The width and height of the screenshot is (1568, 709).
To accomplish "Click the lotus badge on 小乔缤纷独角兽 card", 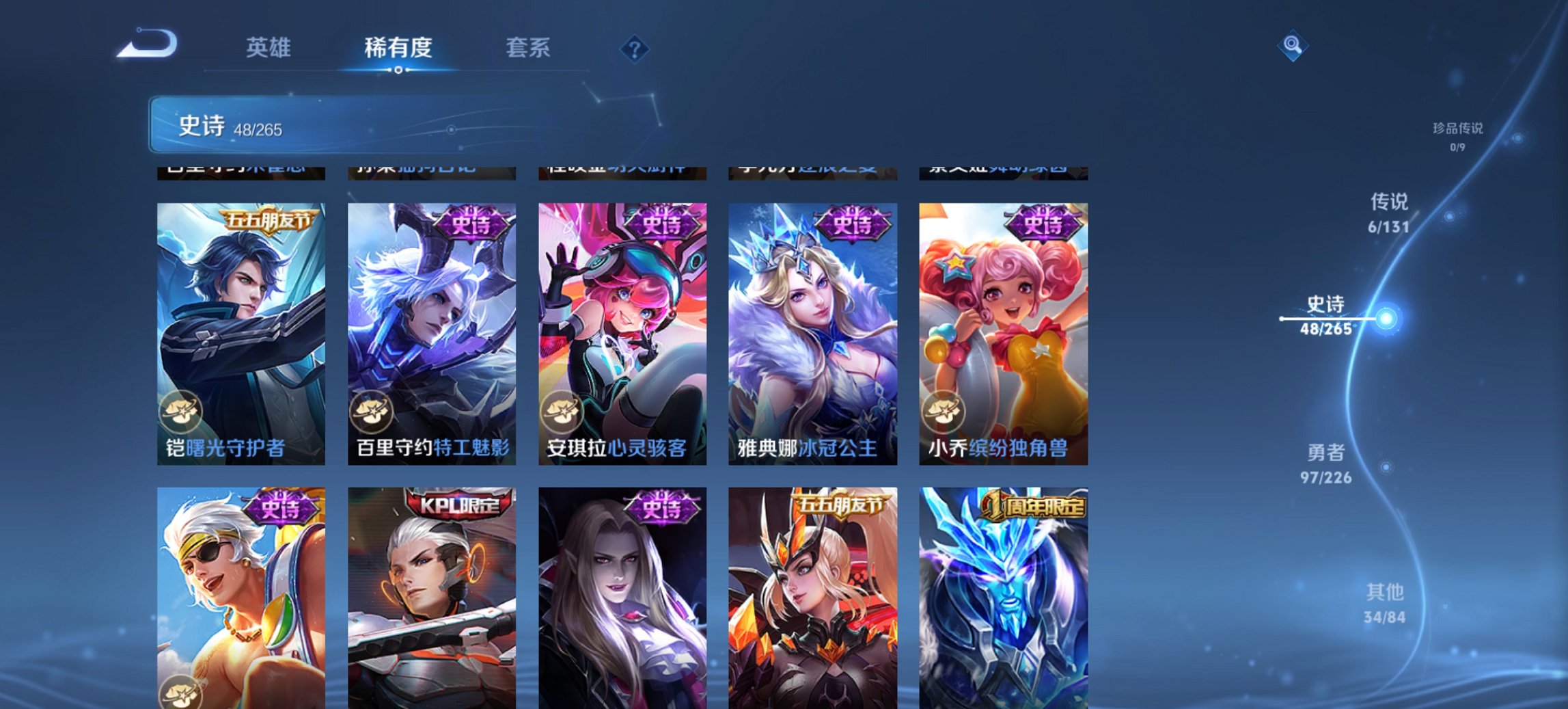I will (944, 411).
